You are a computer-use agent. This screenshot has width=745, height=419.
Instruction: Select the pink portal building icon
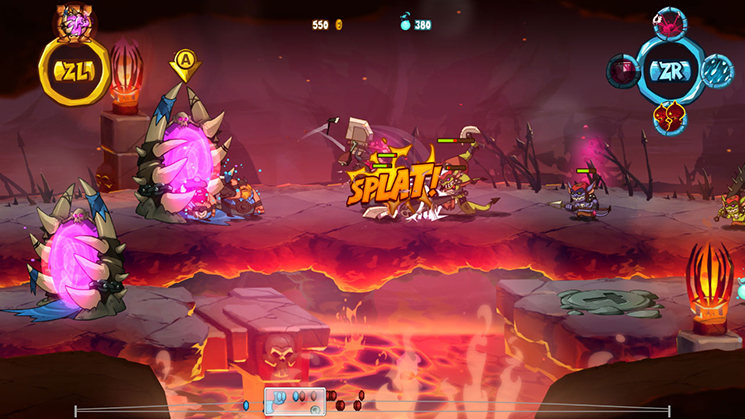tap(73, 18)
